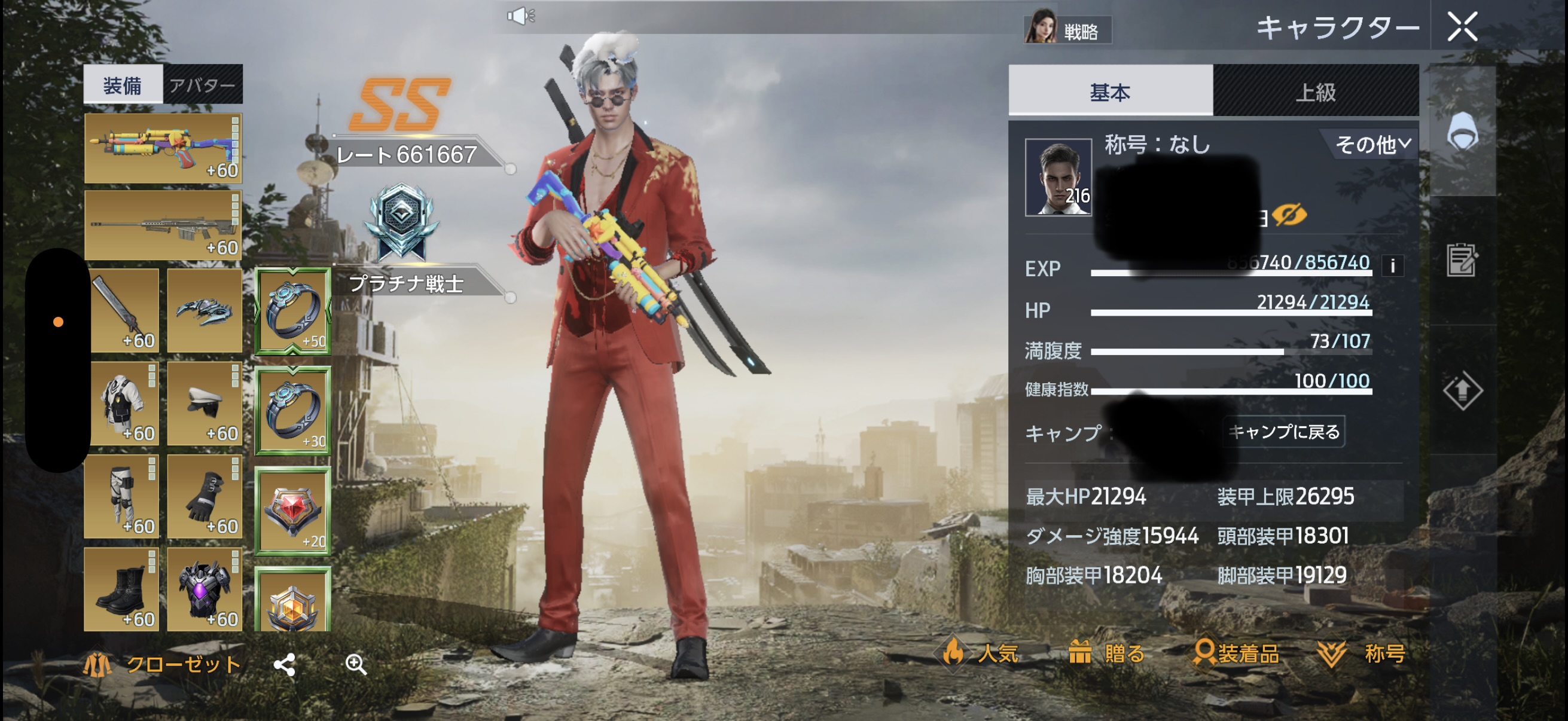Choose the 贈る gift button
This screenshot has width=1568, height=721.
coord(1106,653)
